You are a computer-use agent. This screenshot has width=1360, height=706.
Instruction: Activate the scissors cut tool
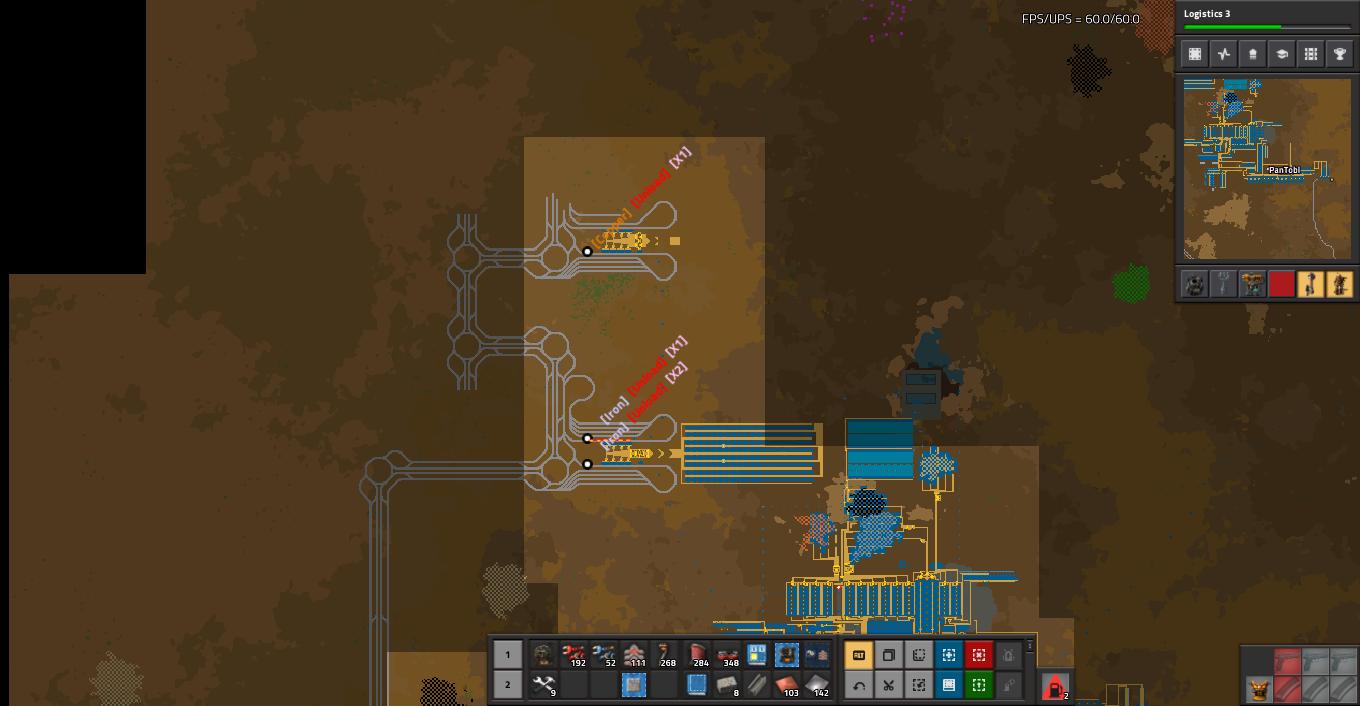[x=888, y=685]
